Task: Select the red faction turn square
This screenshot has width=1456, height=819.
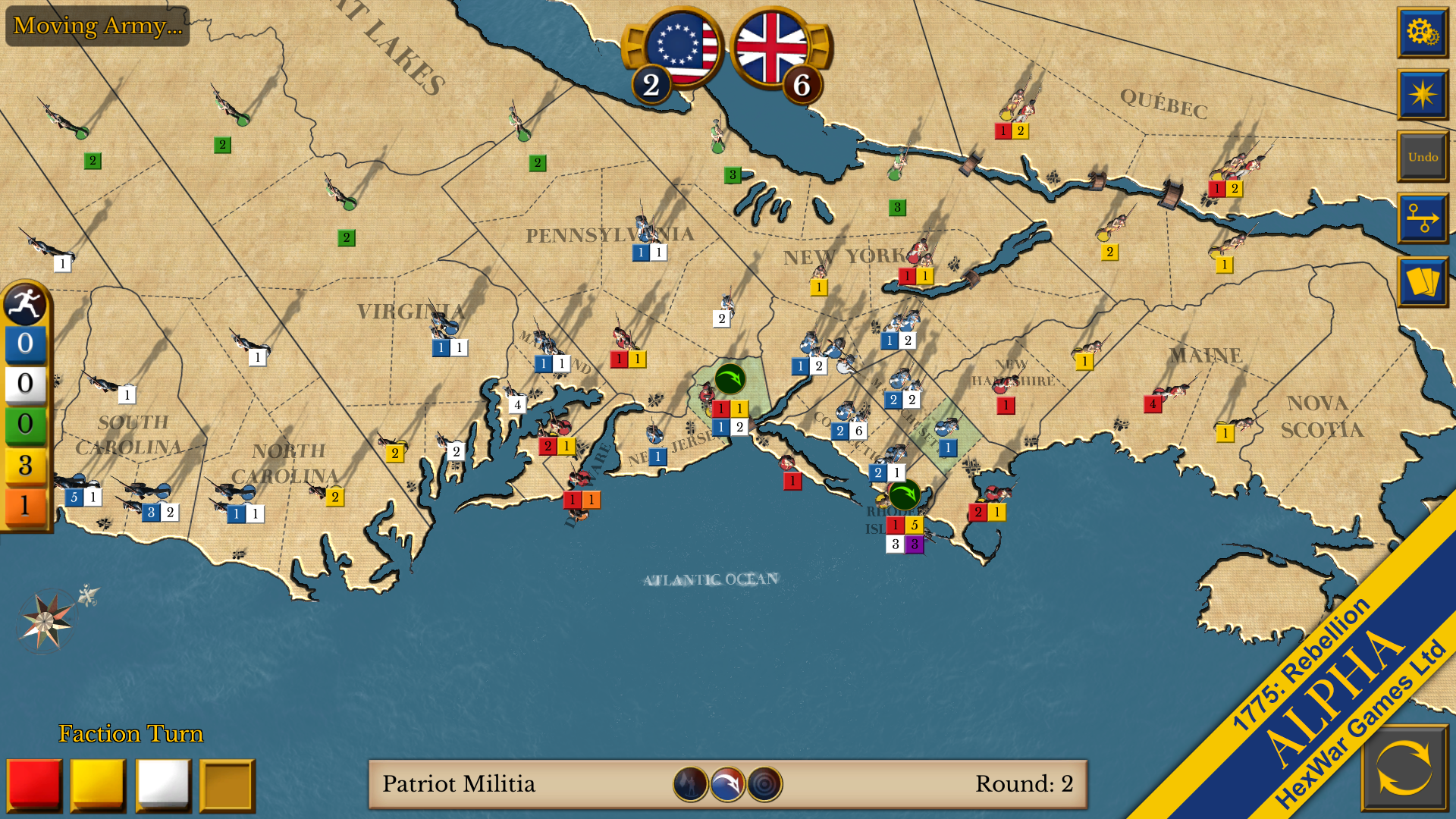Action: [x=34, y=785]
